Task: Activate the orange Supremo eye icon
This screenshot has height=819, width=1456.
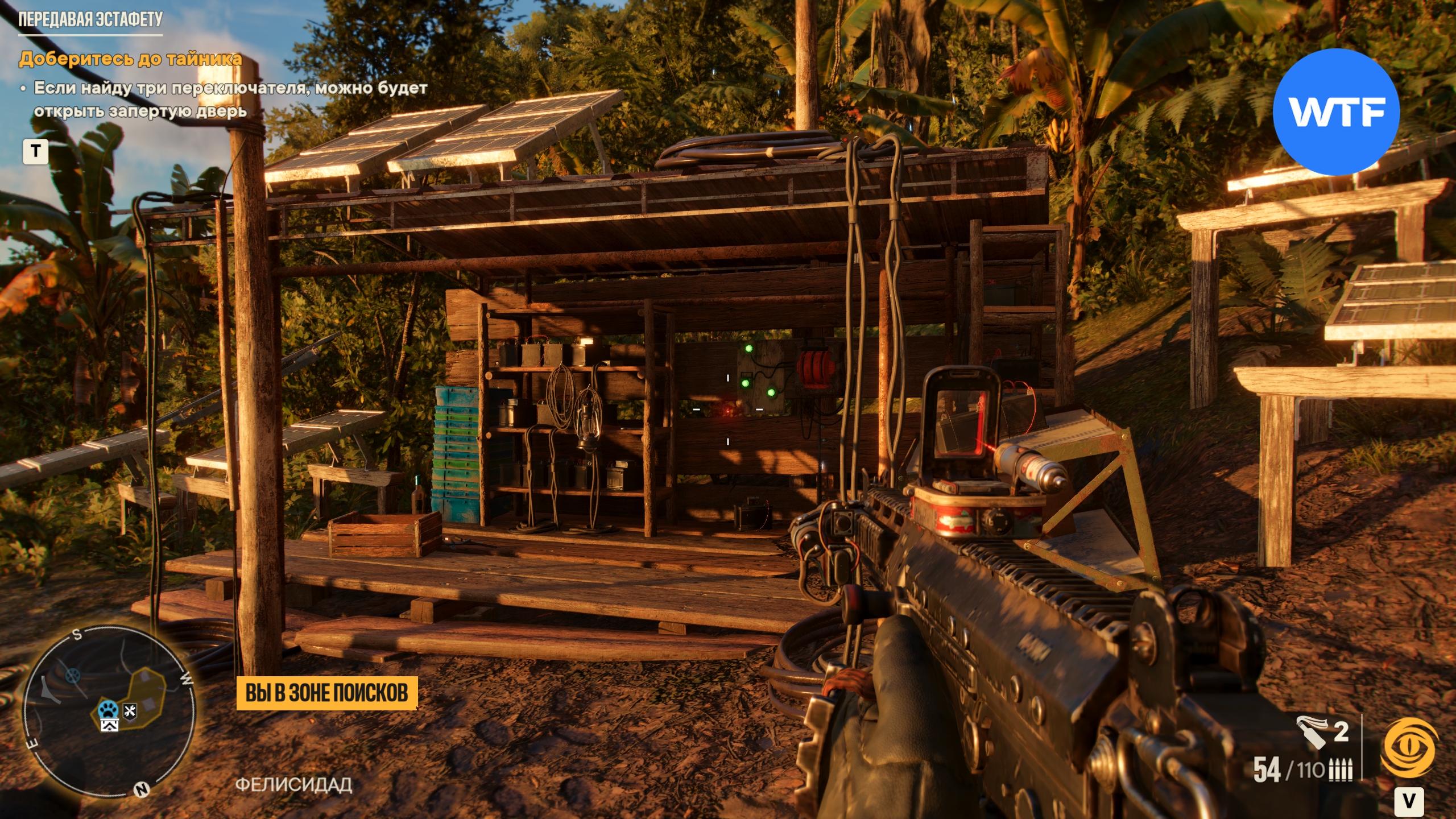Action: [x=1410, y=748]
